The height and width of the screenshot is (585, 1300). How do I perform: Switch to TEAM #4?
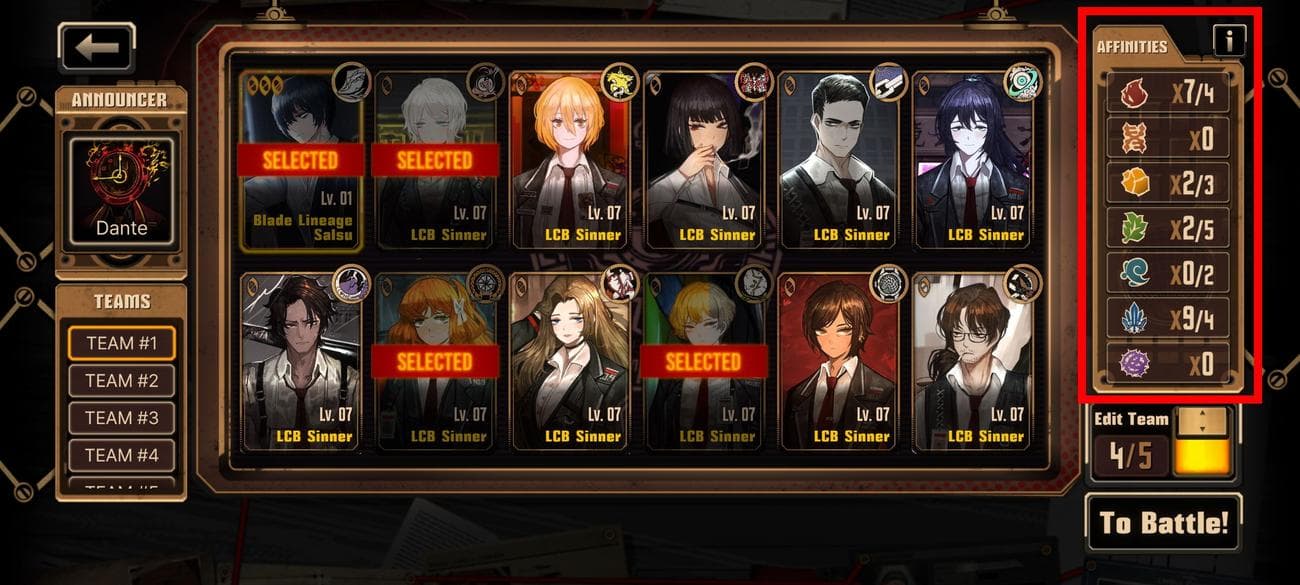pyautogui.click(x=122, y=455)
